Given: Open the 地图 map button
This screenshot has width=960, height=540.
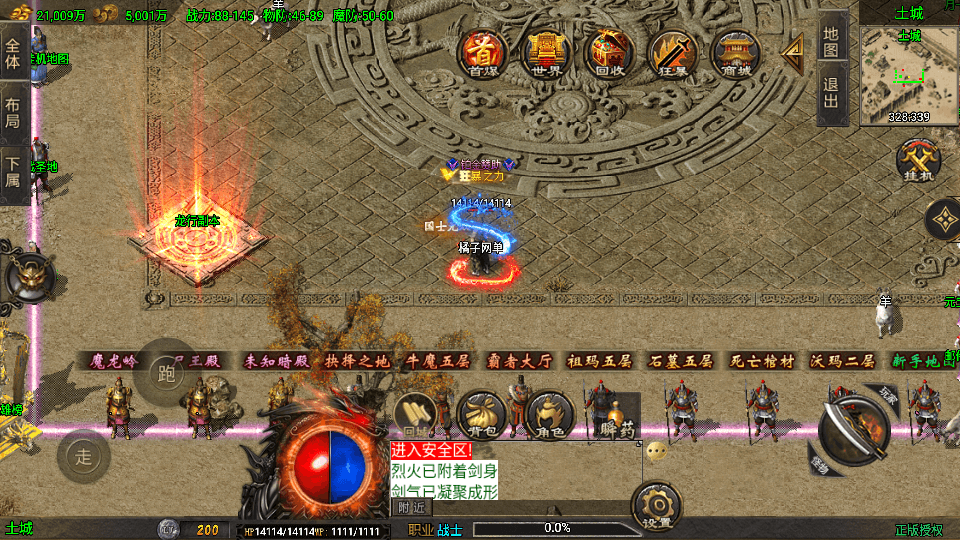Looking at the screenshot, I should [832, 41].
